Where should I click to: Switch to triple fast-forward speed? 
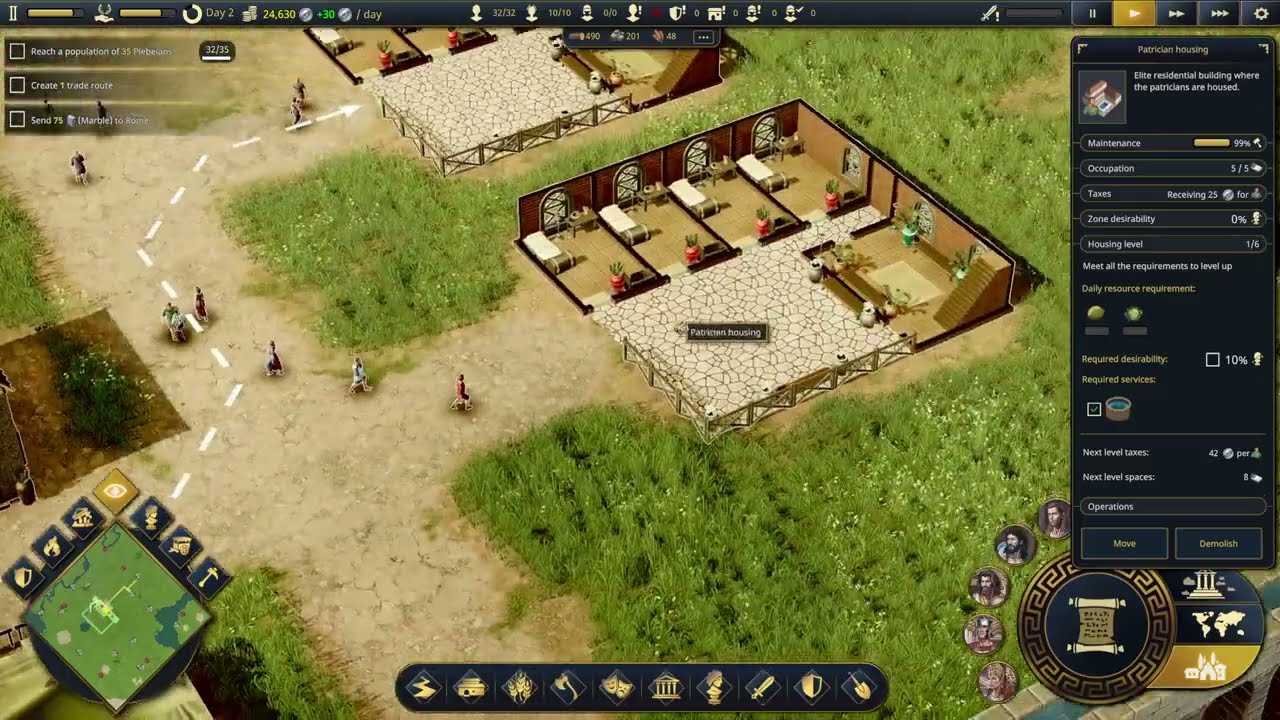click(x=1219, y=14)
